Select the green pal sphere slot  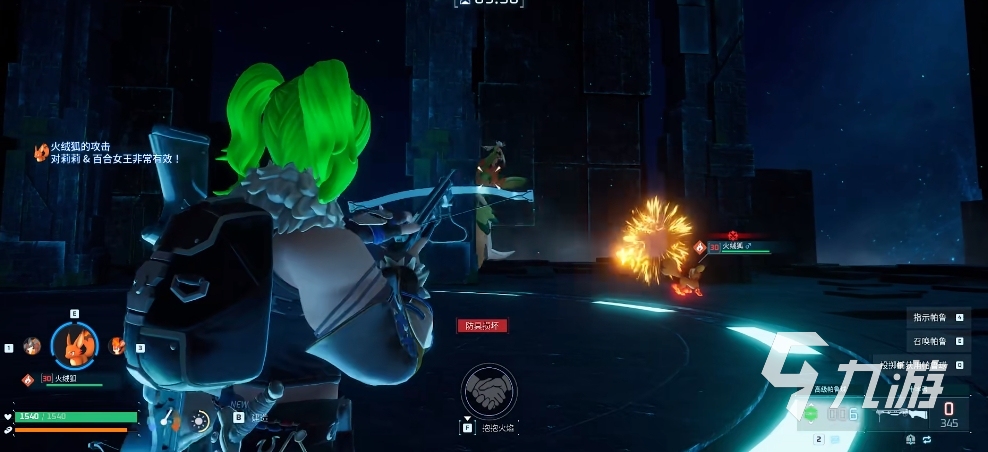811,413
